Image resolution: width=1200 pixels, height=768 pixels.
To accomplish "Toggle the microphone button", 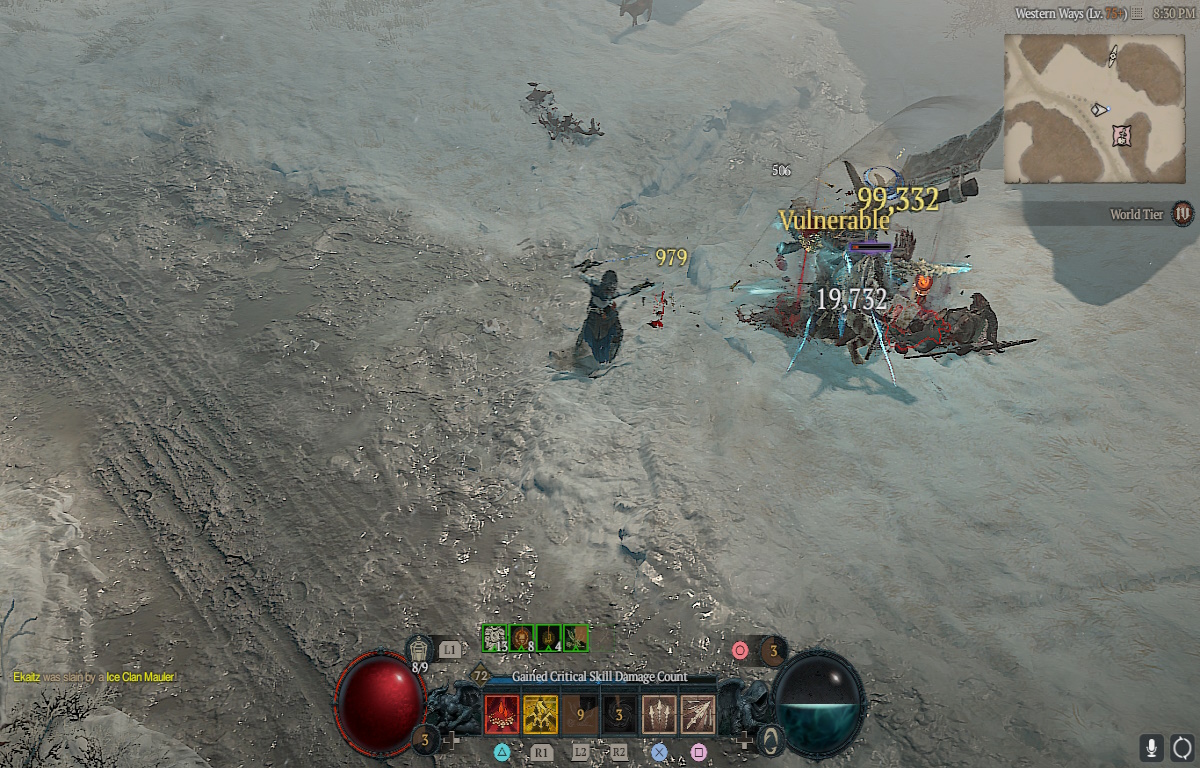I will [1152, 747].
